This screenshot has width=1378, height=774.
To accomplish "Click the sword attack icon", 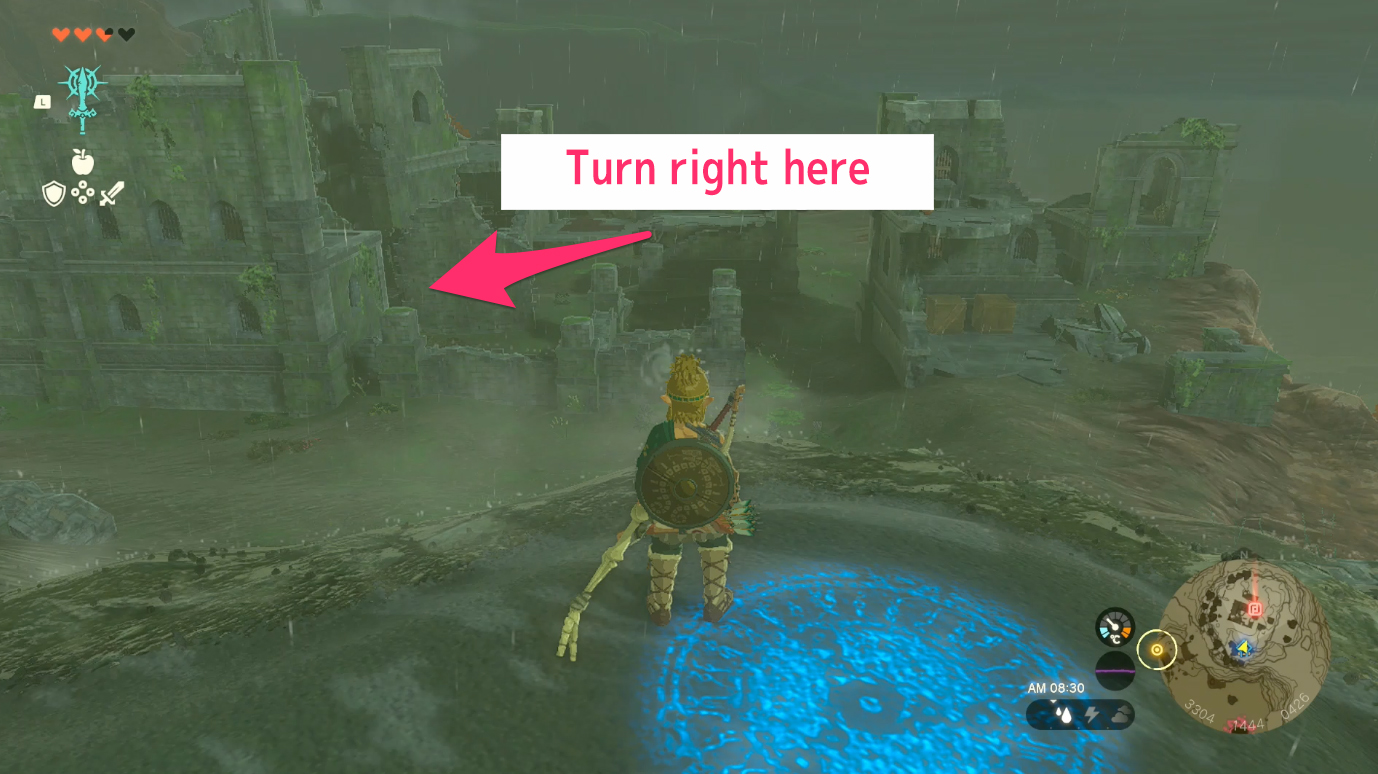I will tap(110, 192).
